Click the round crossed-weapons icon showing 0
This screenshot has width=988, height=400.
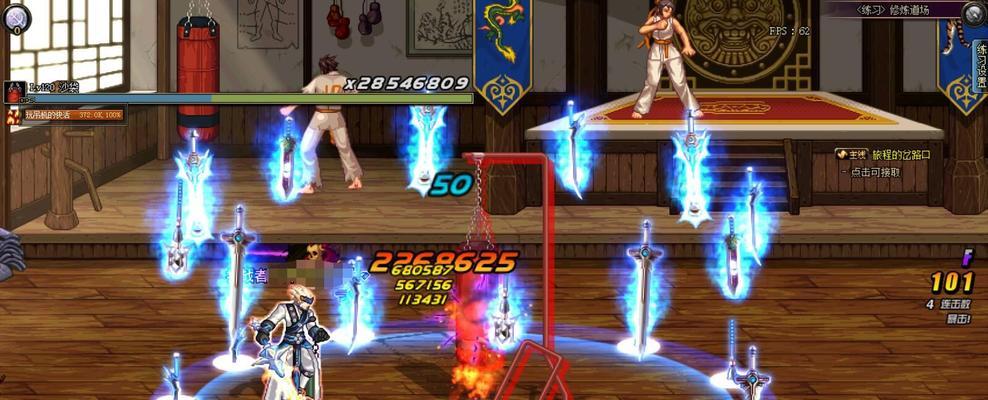coord(17,19)
